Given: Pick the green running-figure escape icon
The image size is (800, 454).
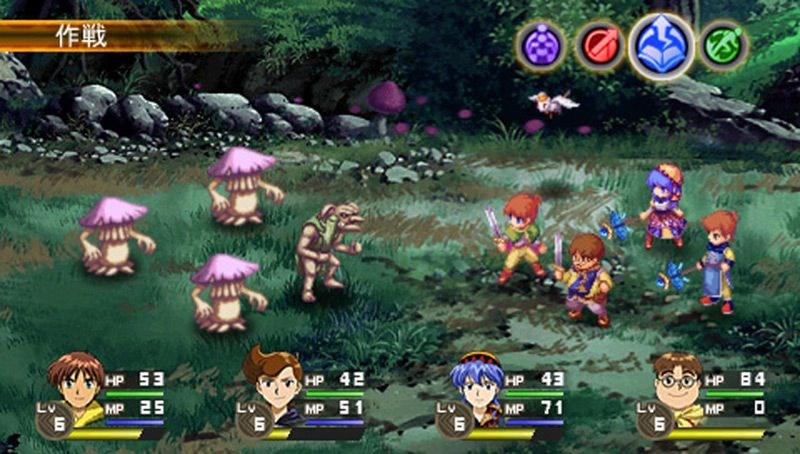Looking at the screenshot, I should pyautogui.click(x=723, y=46).
